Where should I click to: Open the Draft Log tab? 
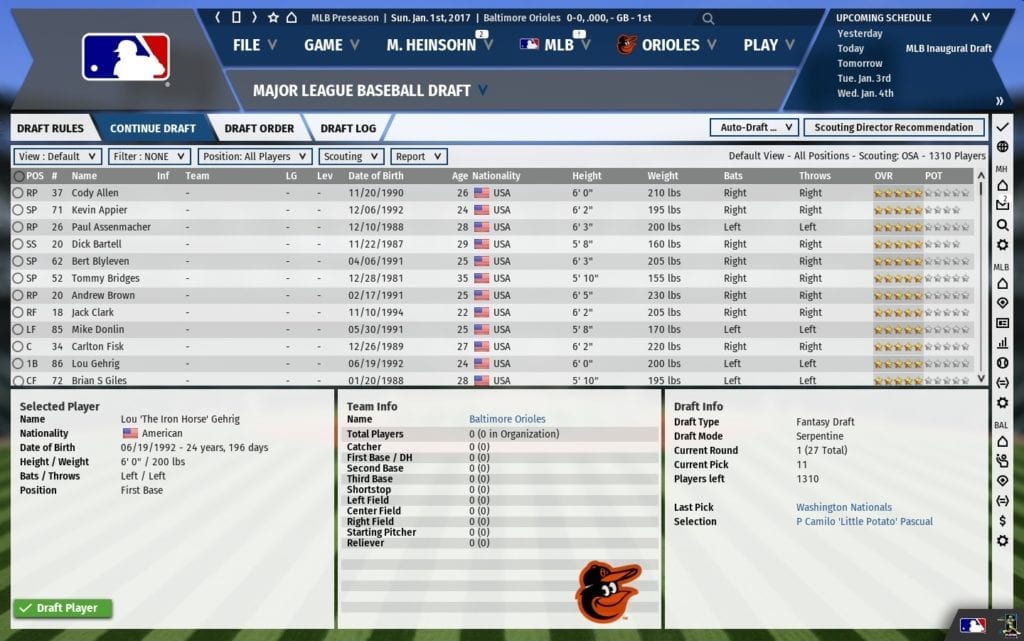click(350, 128)
